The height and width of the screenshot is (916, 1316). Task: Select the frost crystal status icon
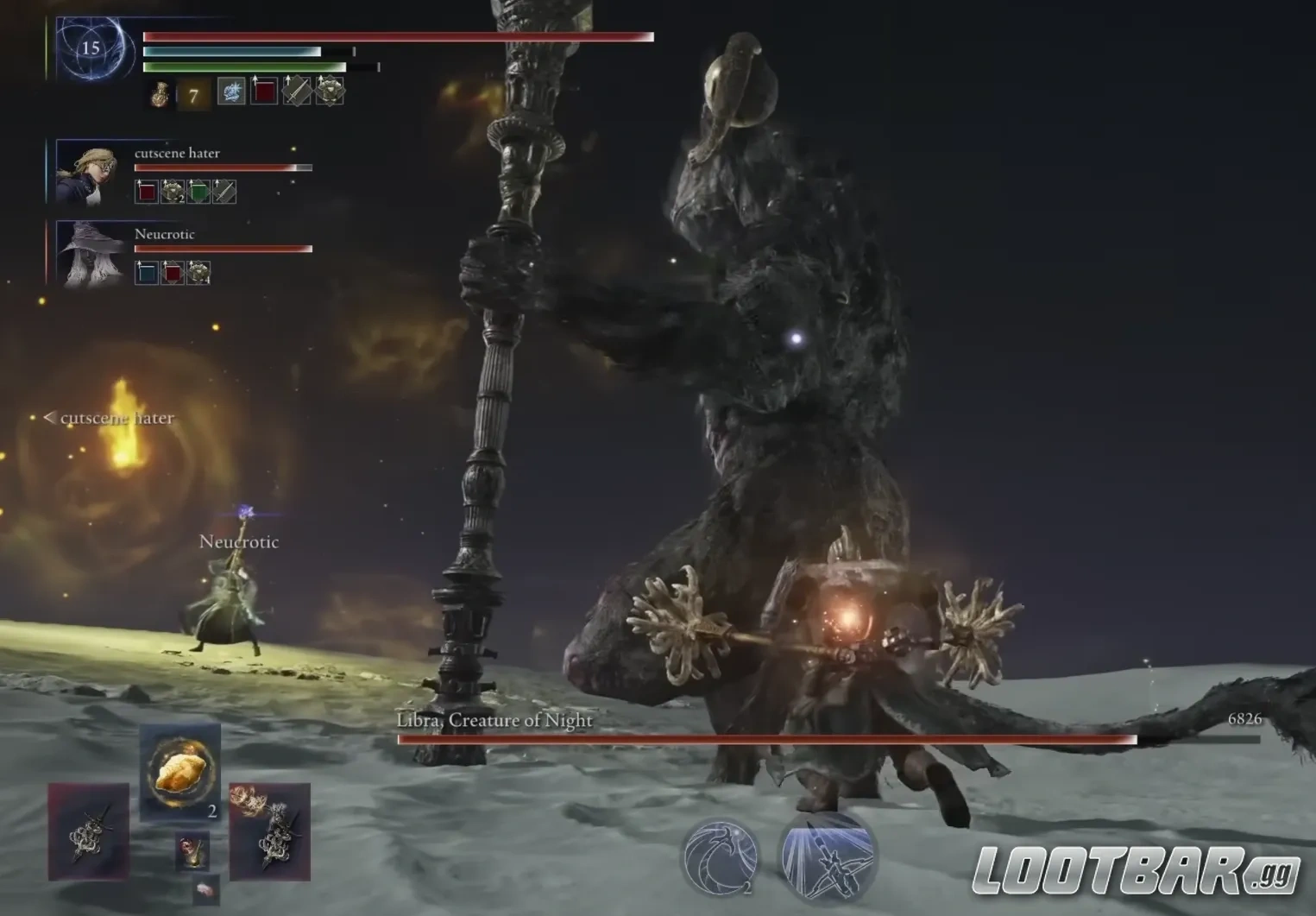coord(231,92)
